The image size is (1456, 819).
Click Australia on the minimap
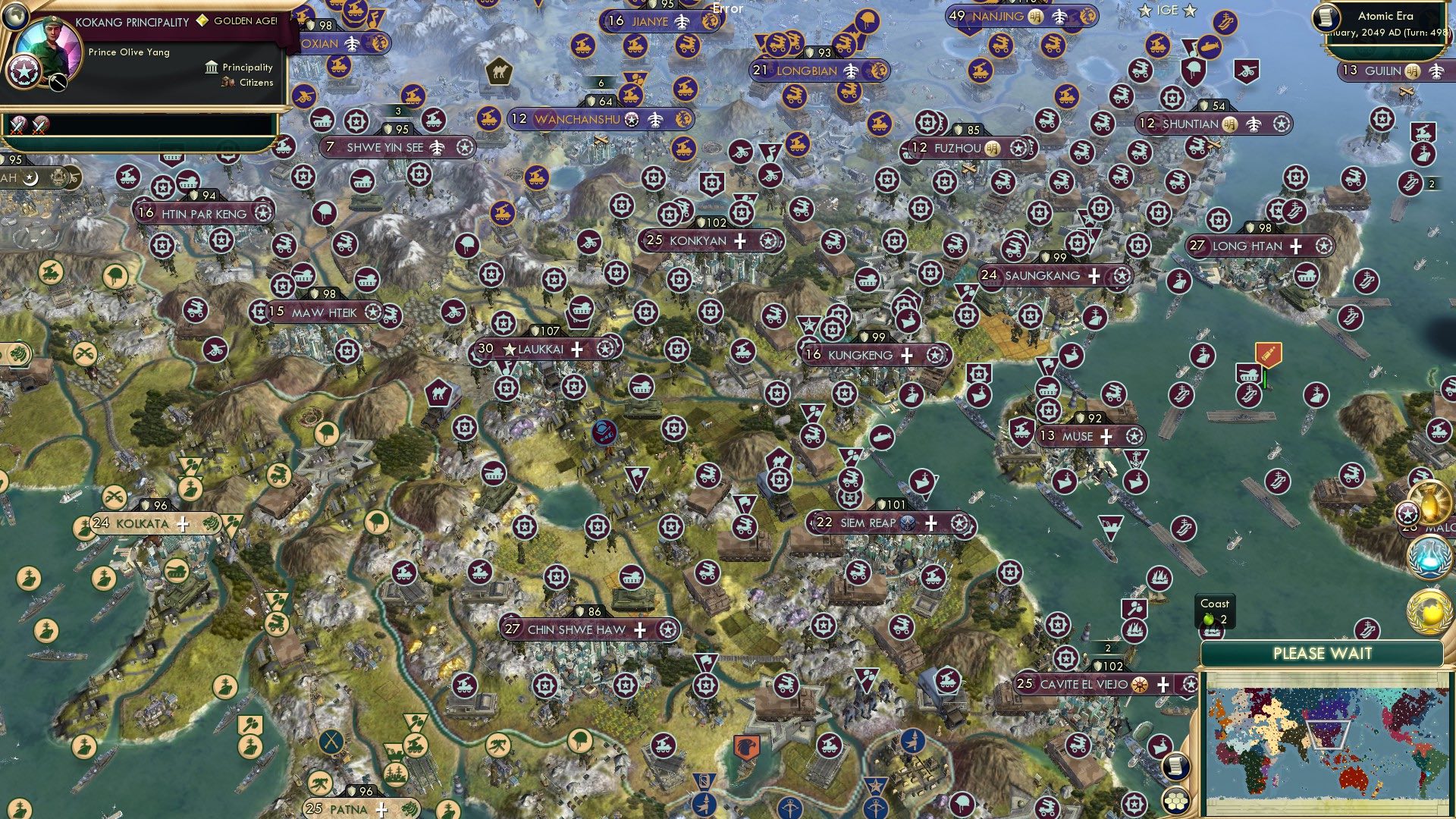[x=1352, y=778]
